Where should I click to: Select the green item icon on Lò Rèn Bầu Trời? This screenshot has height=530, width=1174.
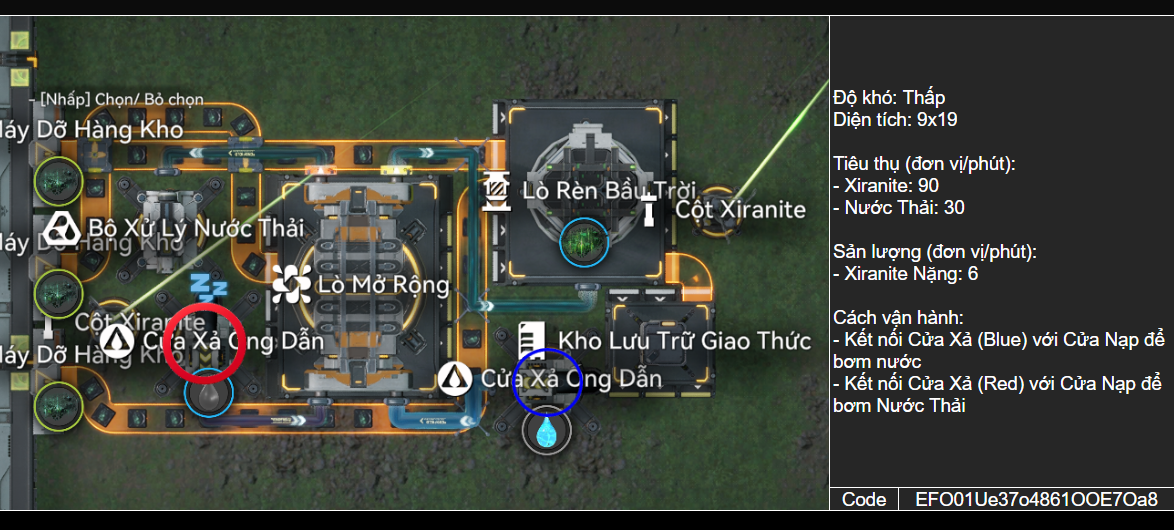pos(581,240)
